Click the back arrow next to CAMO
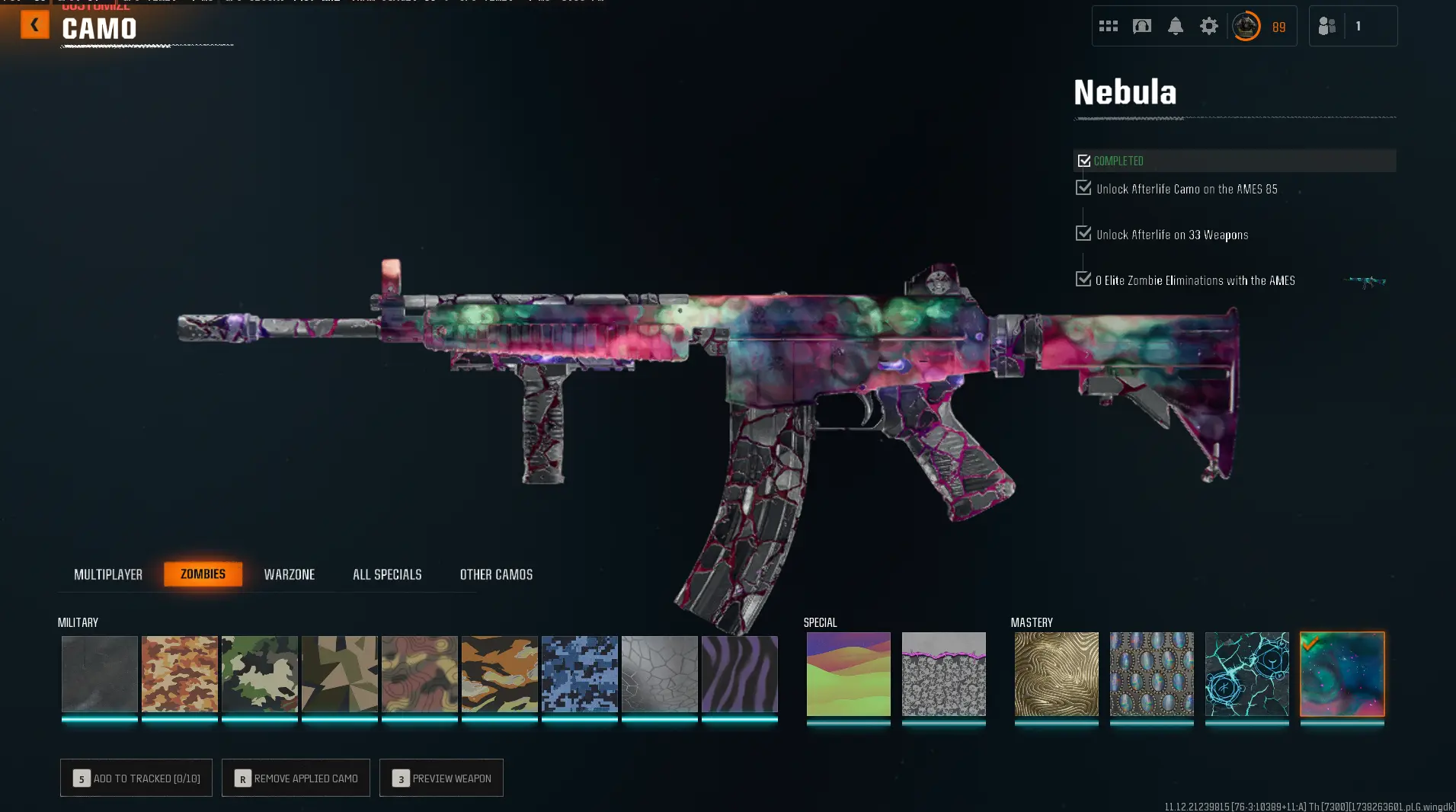The width and height of the screenshot is (1456, 812). tap(34, 24)
